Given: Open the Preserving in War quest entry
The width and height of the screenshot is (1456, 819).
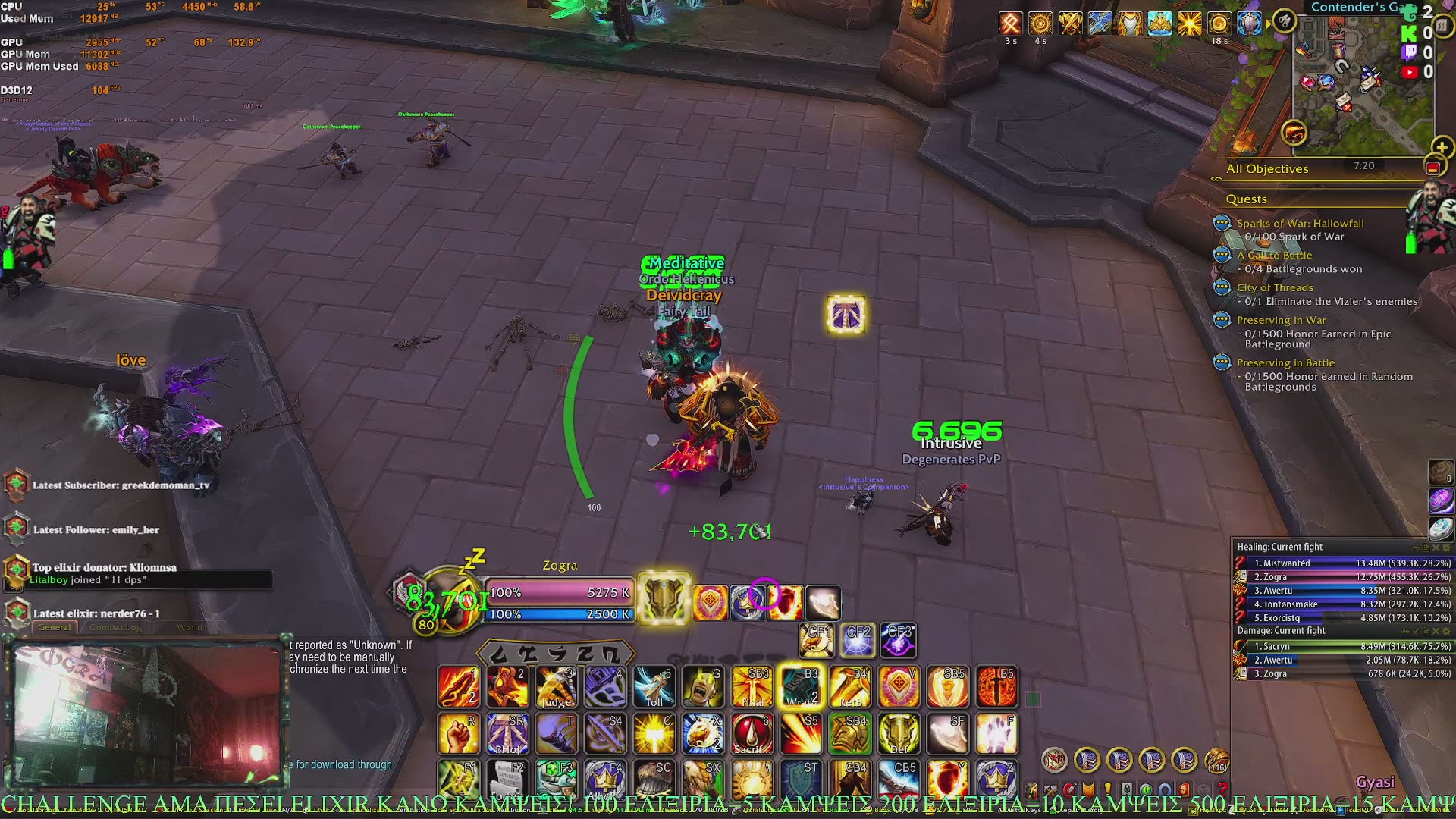Looking at the screenshot, I should [1281, 320].
